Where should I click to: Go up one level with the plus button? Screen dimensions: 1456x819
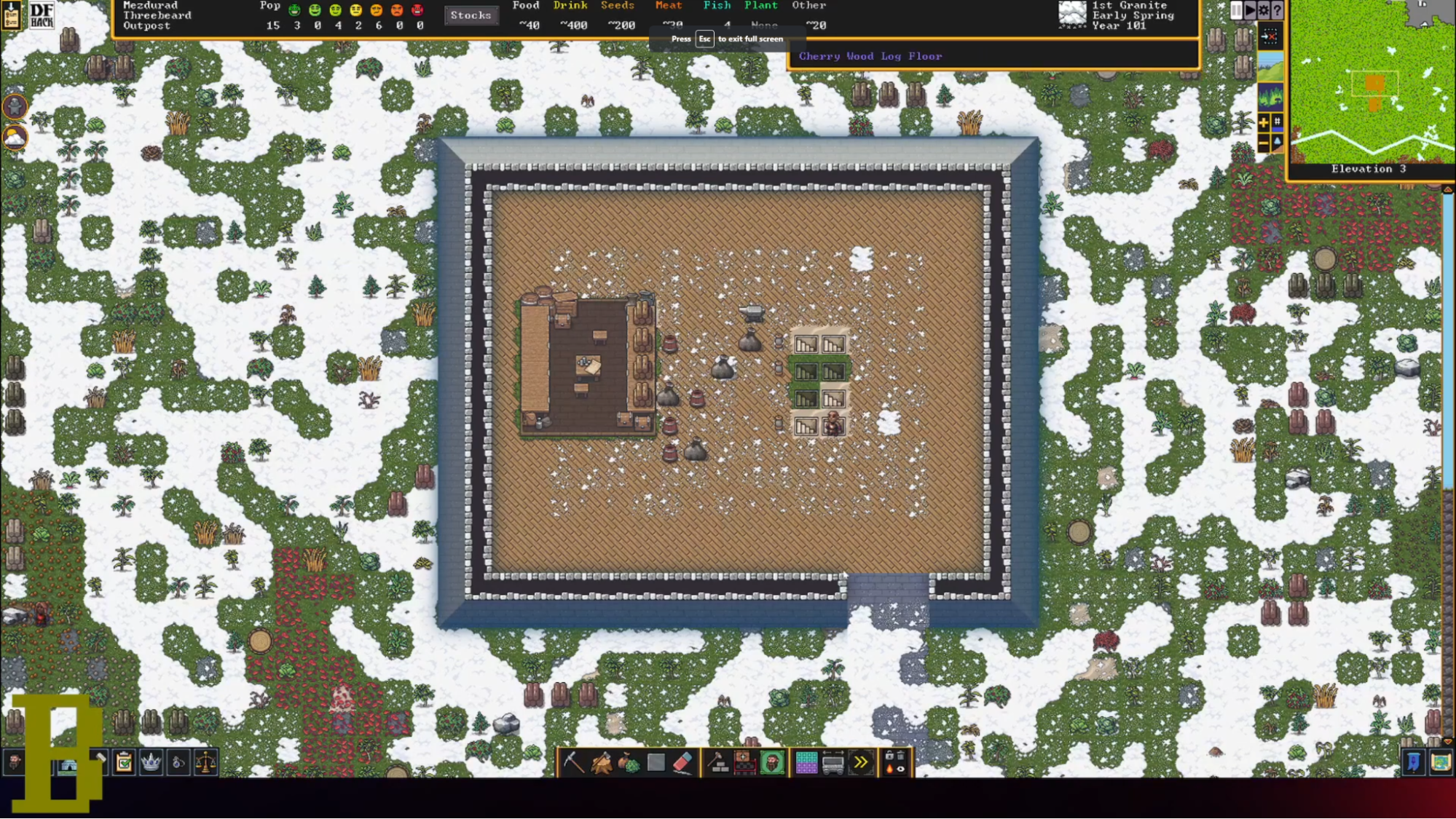pos(1264,122)
